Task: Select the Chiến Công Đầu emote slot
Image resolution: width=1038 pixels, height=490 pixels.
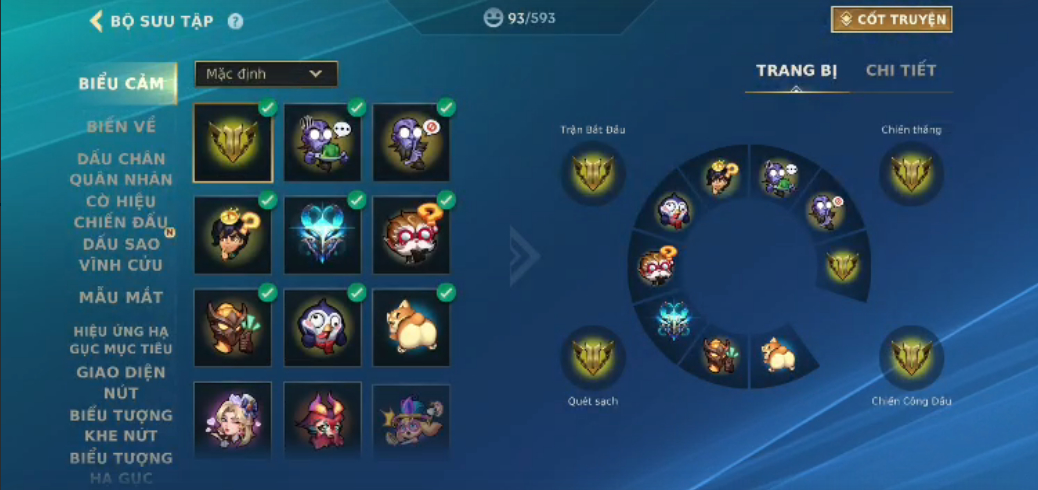Action: (911, 357)
